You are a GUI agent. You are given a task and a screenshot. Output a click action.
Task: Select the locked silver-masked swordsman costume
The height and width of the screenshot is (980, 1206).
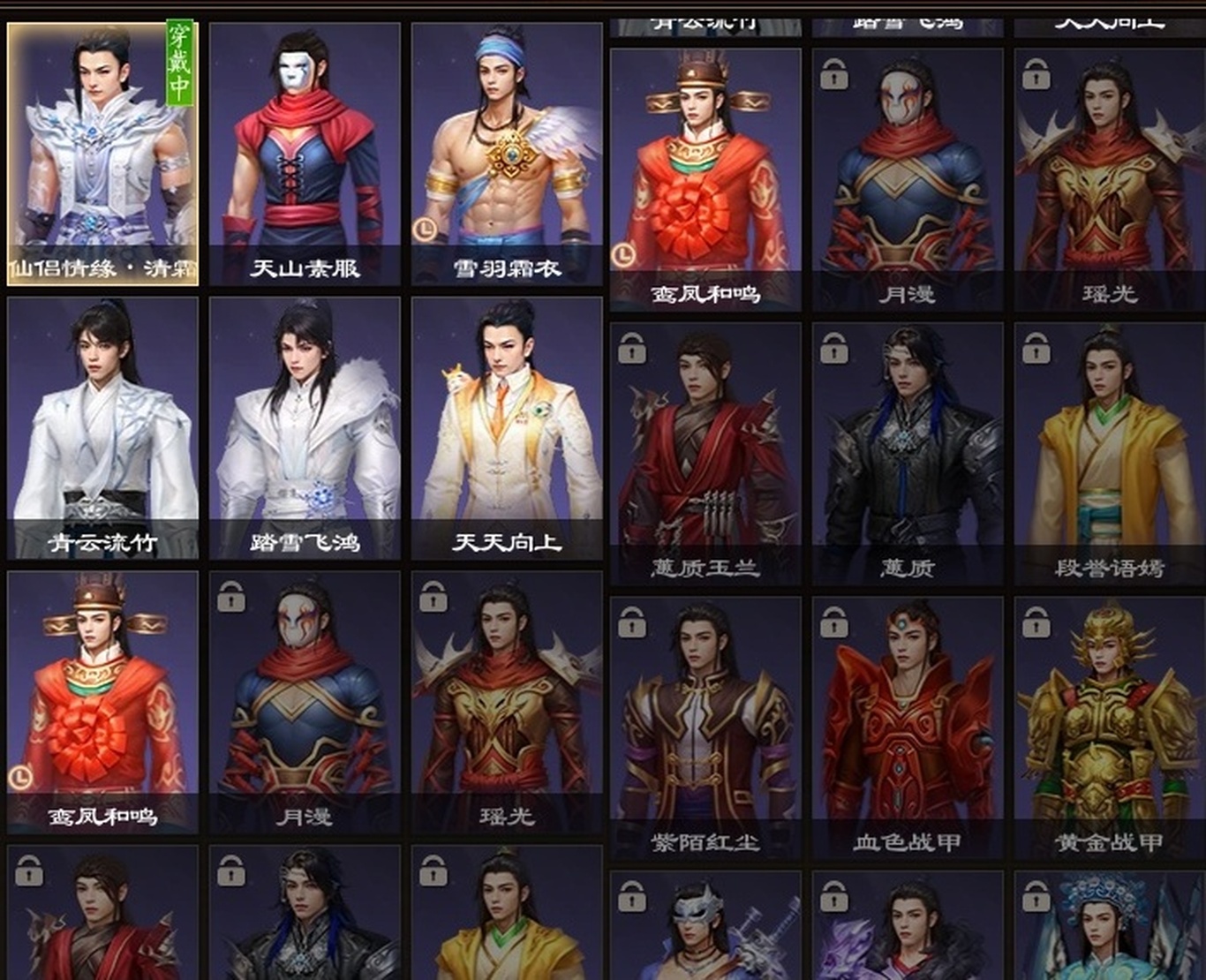[x=705, y=927]
